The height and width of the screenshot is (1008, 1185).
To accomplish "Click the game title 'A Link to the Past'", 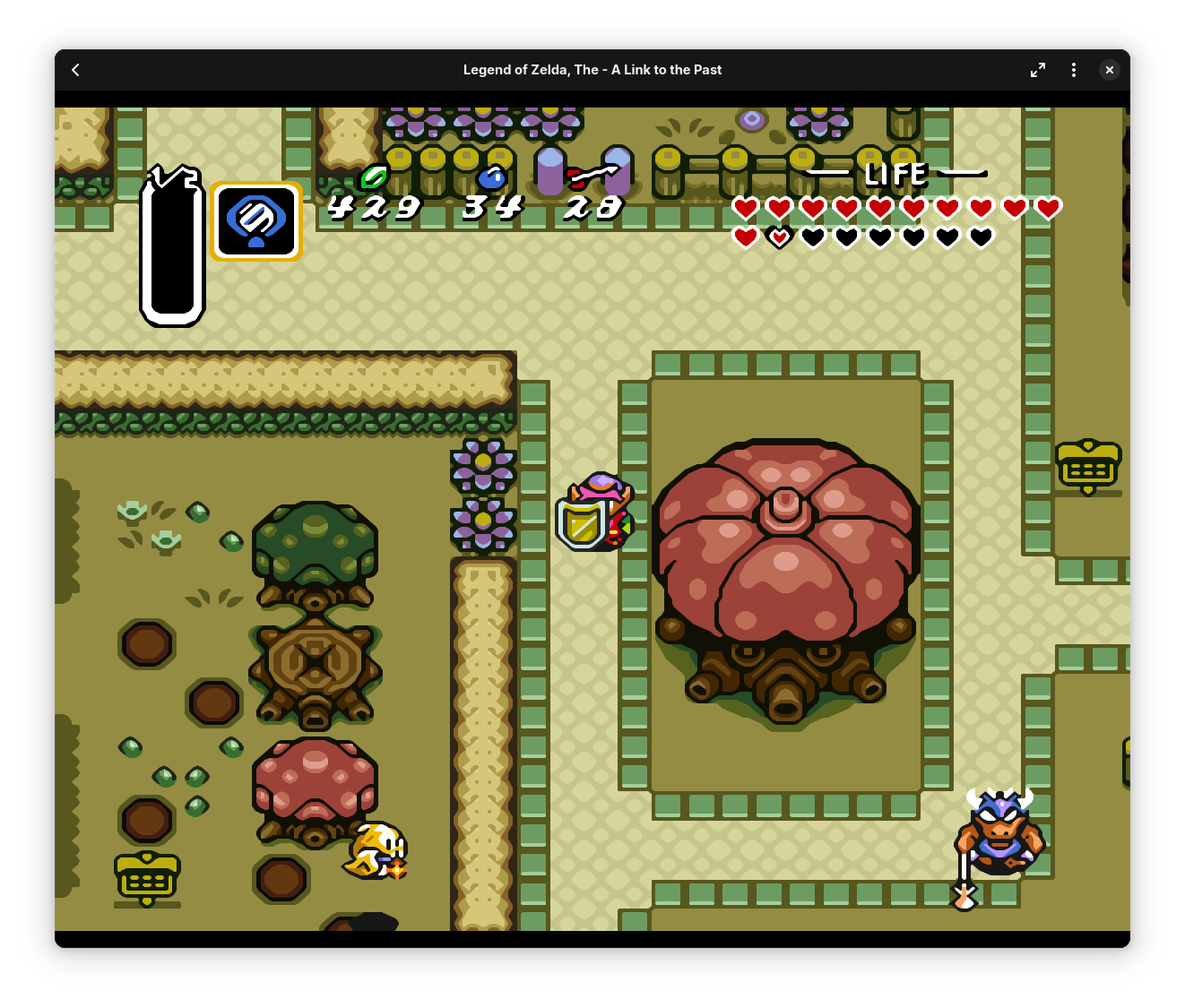I will 592,69.
